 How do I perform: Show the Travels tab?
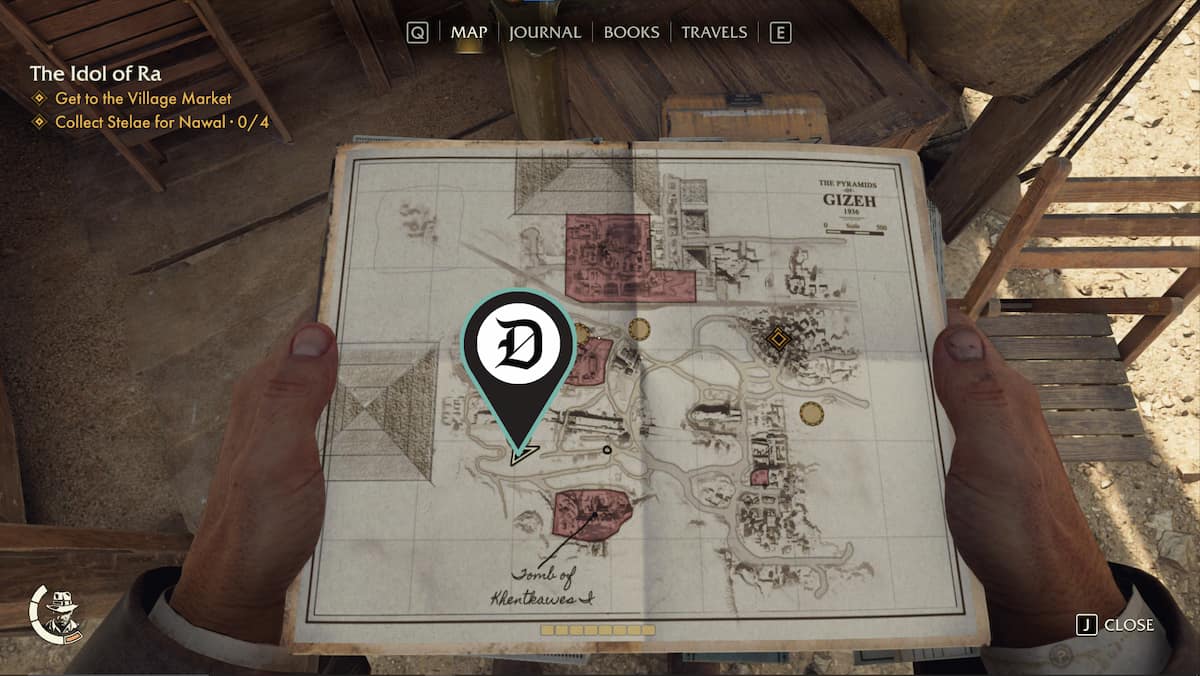point(714,32)
